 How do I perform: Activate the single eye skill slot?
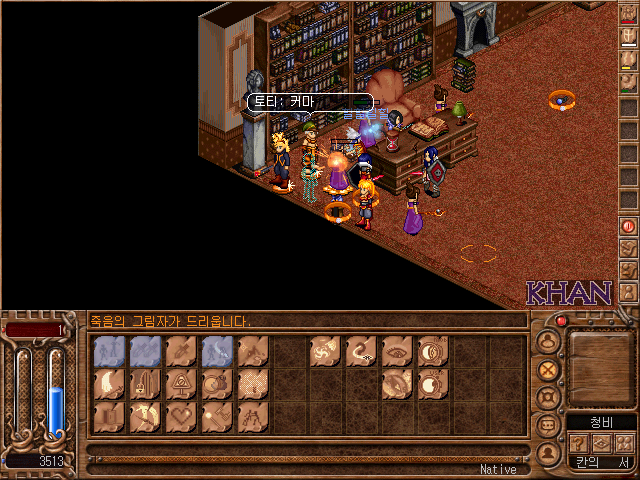396,350
